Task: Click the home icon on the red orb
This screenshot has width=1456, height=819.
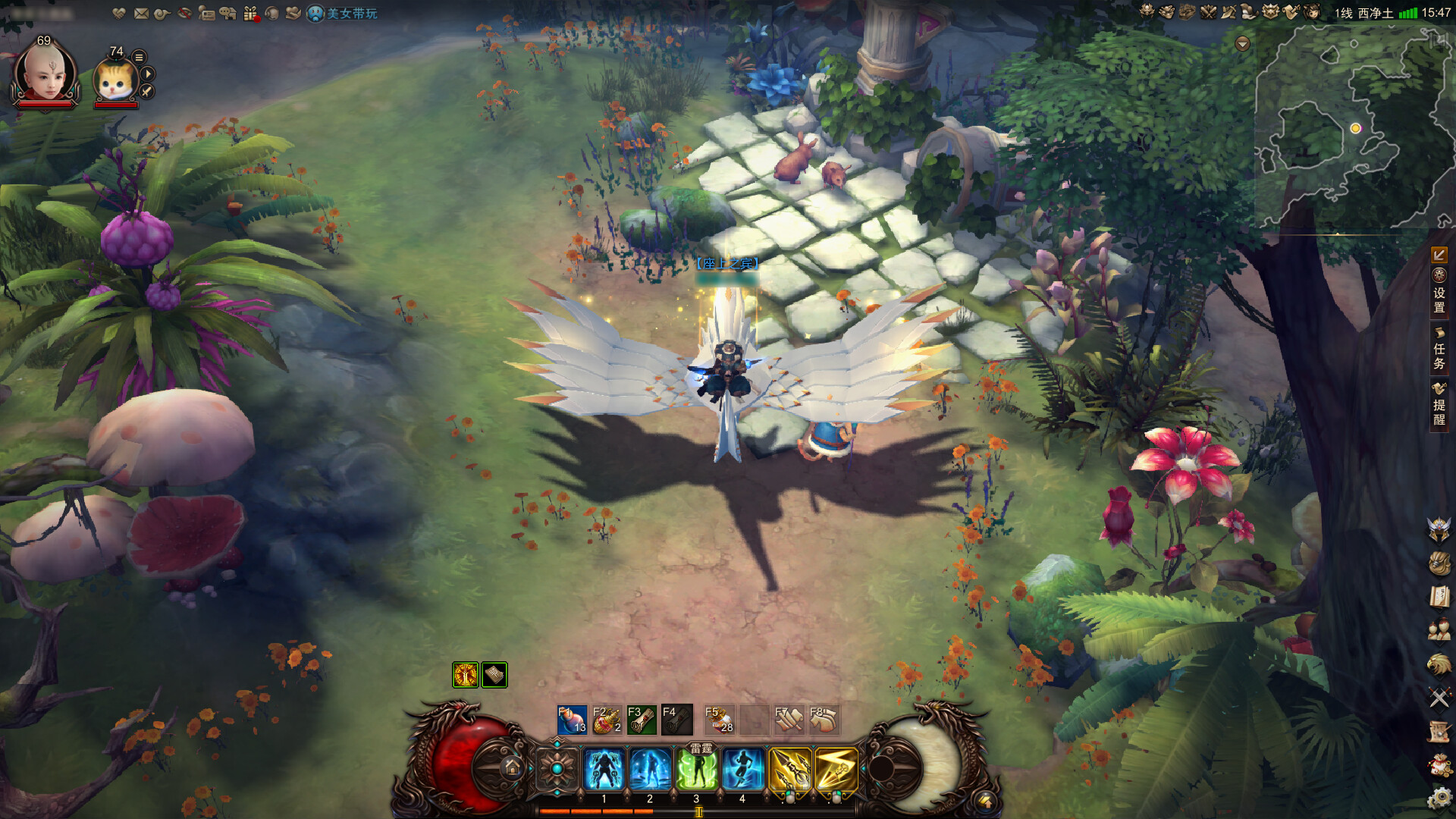Action: click(512, 768)
